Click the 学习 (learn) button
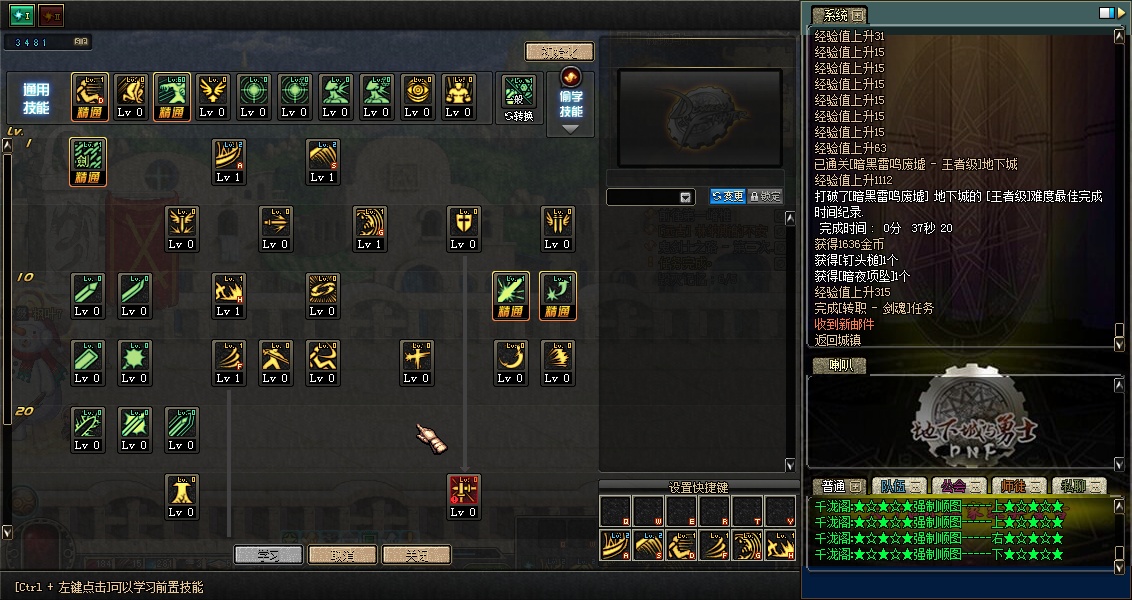The width and height of the screenshot is (1132, 600). (x=267, y=554)
